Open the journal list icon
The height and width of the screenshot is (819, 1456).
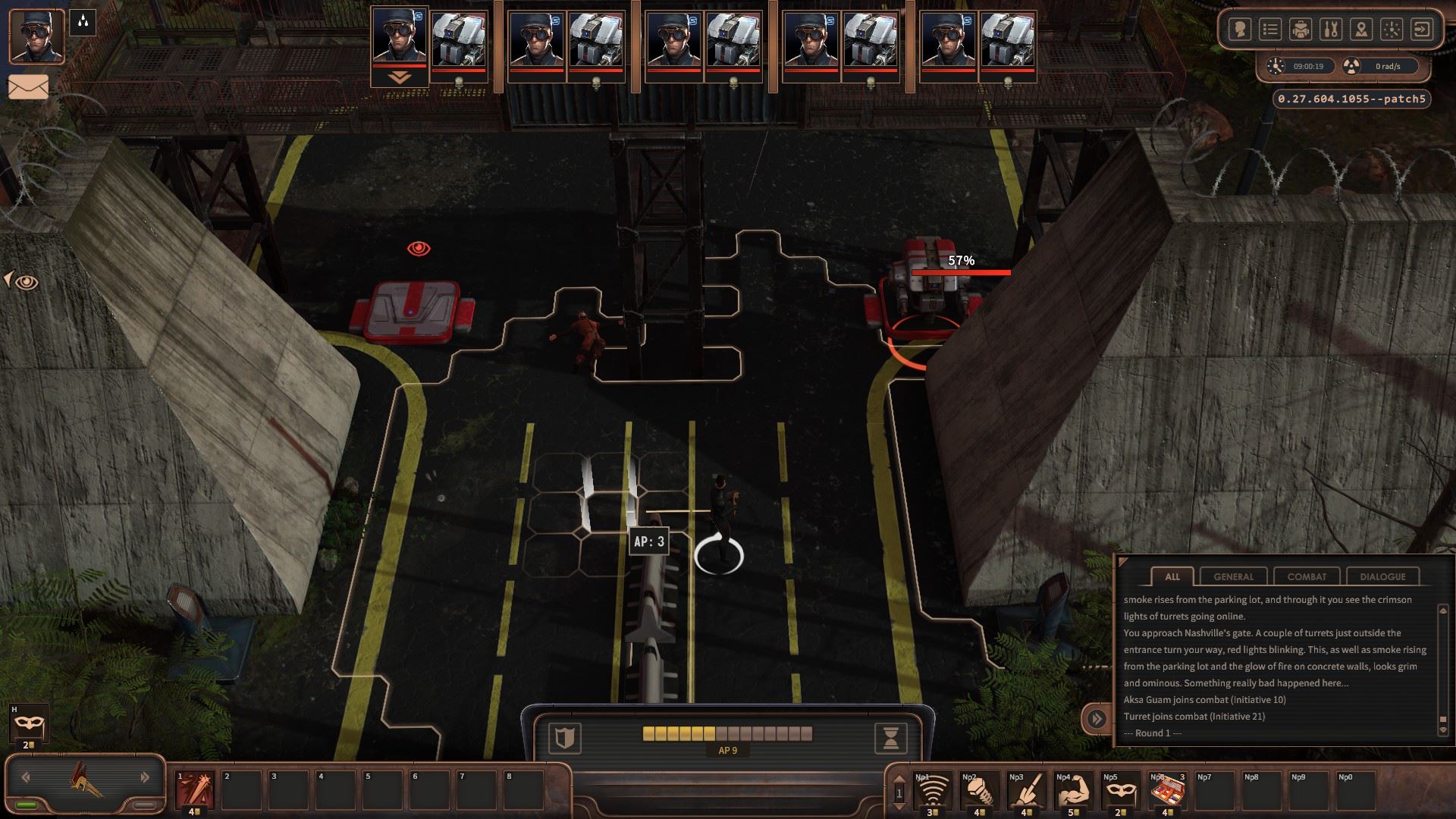tap(1270, 30)
